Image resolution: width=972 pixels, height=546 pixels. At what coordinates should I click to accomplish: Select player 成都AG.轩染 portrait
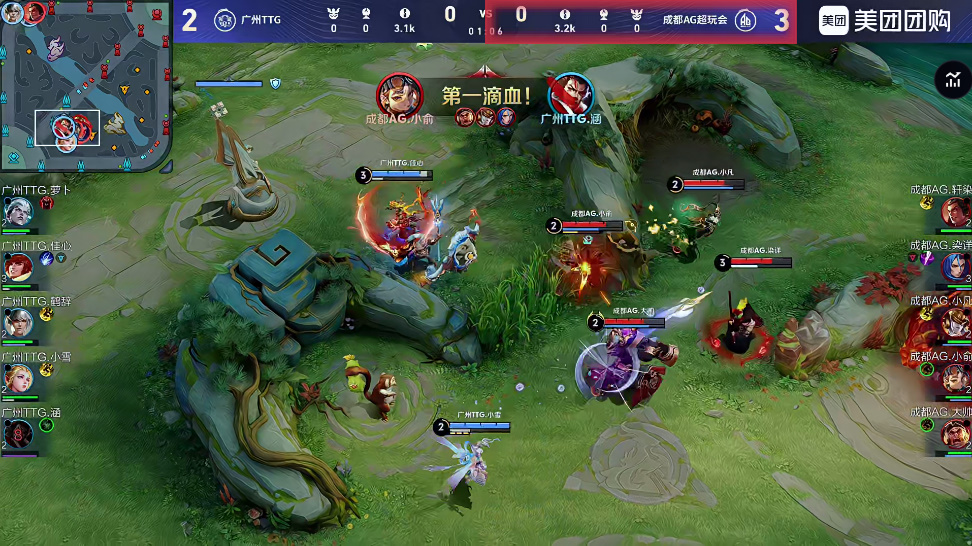tap(956, 211)
